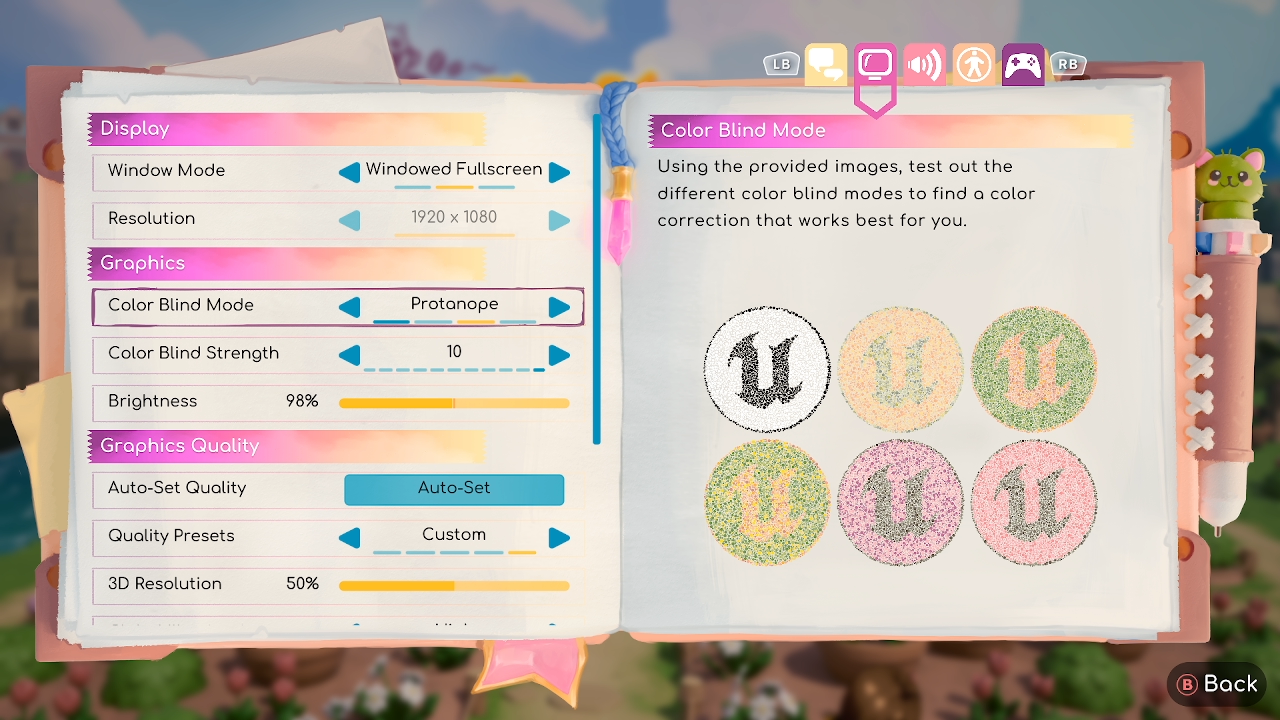Select the monitor display settings icon
The height and width of the screenshot is (720, 1280).
pyautogui.click(x=873, y=64)
